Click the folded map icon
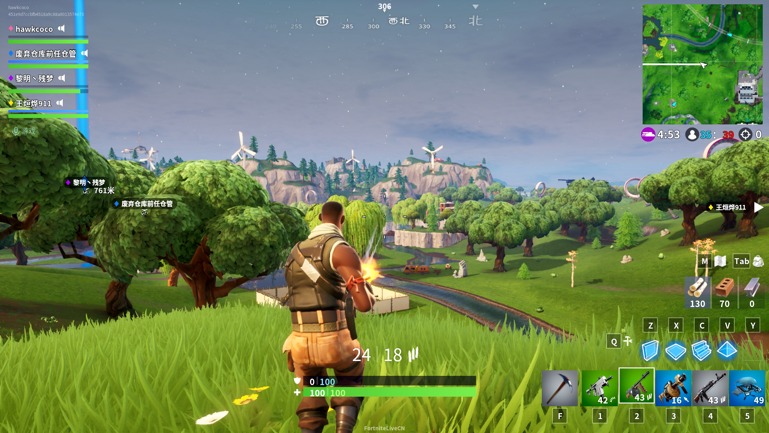769x433 pixels. [x=720, y=261]
